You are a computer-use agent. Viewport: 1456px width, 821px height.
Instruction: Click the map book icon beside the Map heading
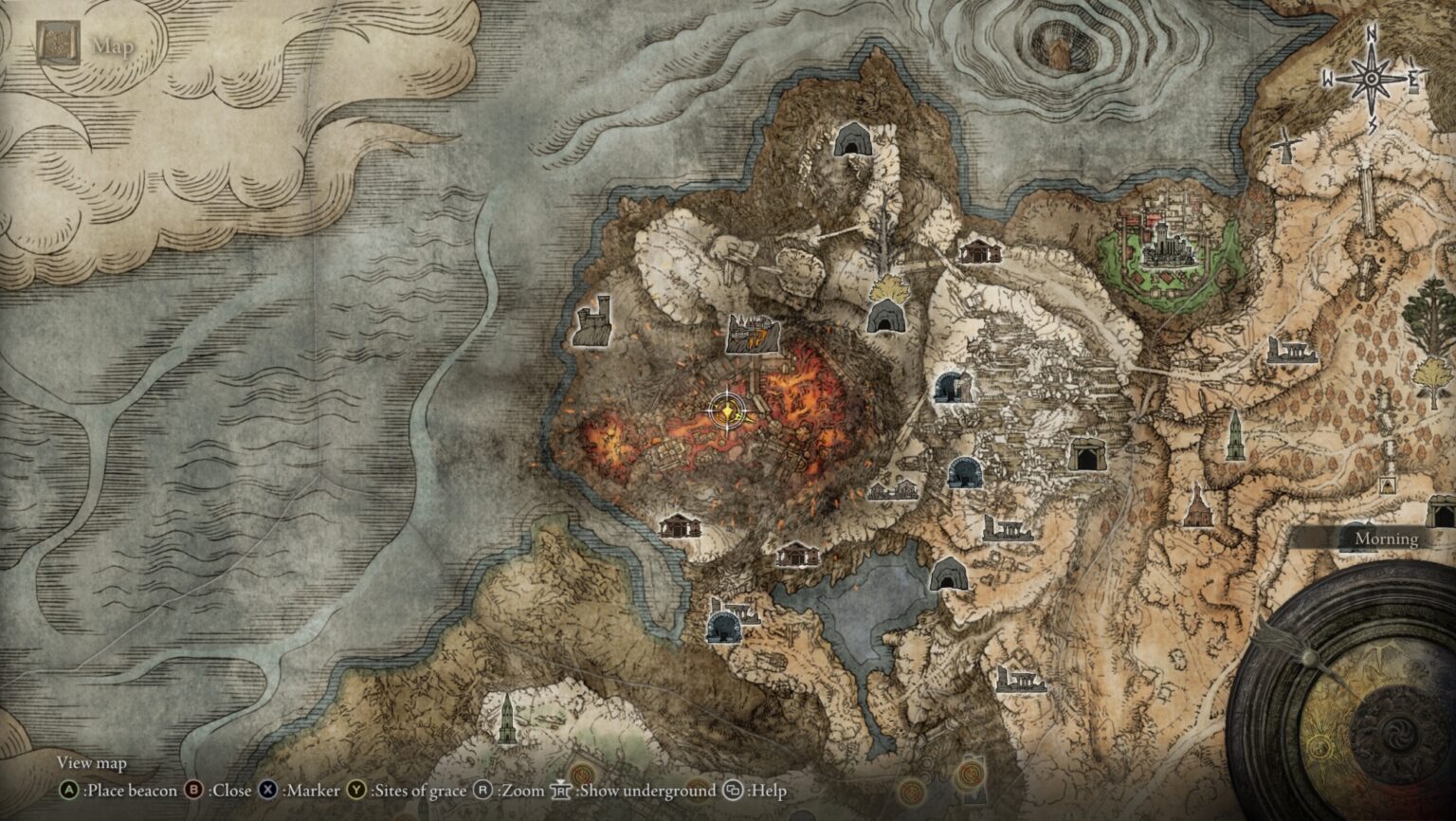pyautogui.click(x=57, y=43)
